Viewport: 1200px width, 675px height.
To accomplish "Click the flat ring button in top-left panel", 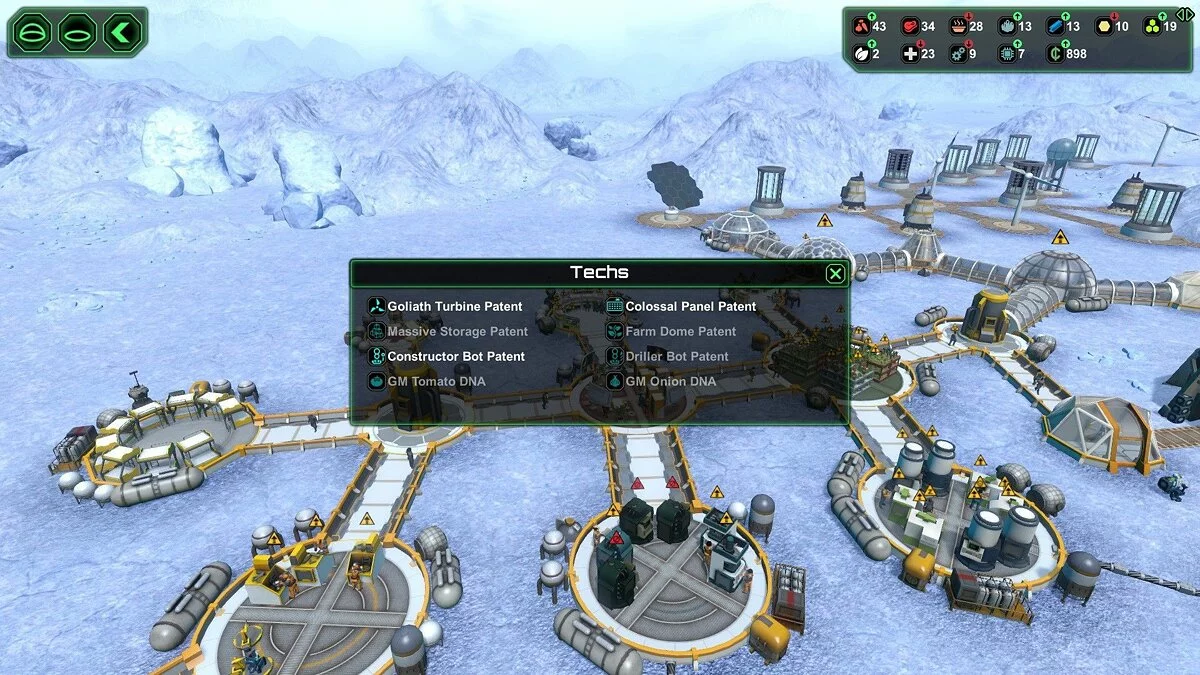I will 78,33.
